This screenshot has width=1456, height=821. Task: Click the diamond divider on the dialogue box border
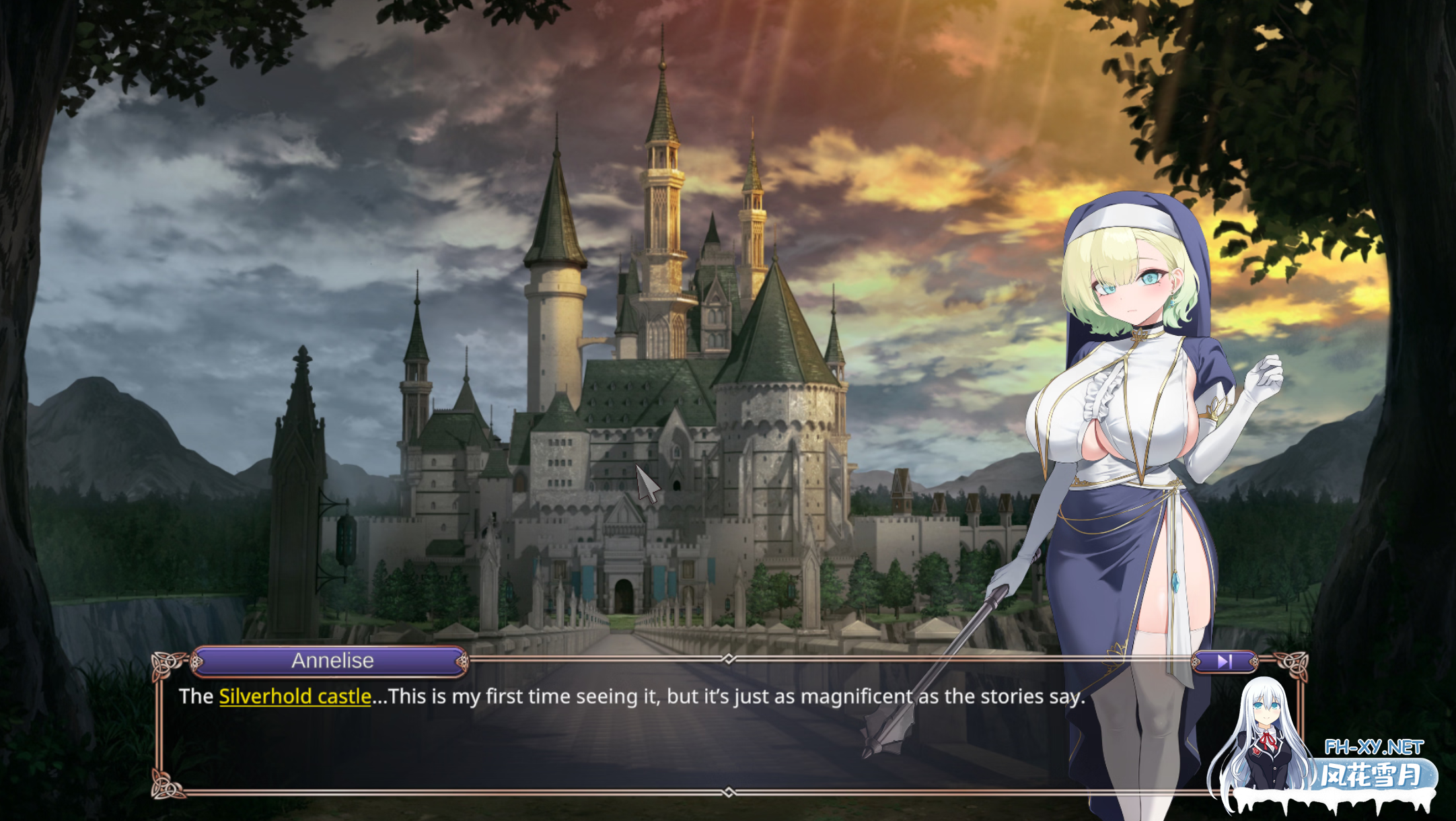729,658
